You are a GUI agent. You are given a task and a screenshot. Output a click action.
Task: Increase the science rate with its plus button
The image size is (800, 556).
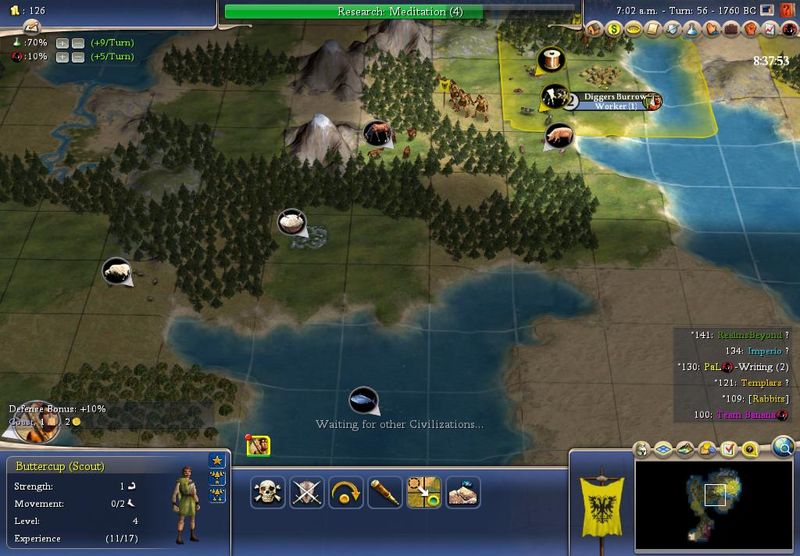pyautogui.click(x=62, y=43)
